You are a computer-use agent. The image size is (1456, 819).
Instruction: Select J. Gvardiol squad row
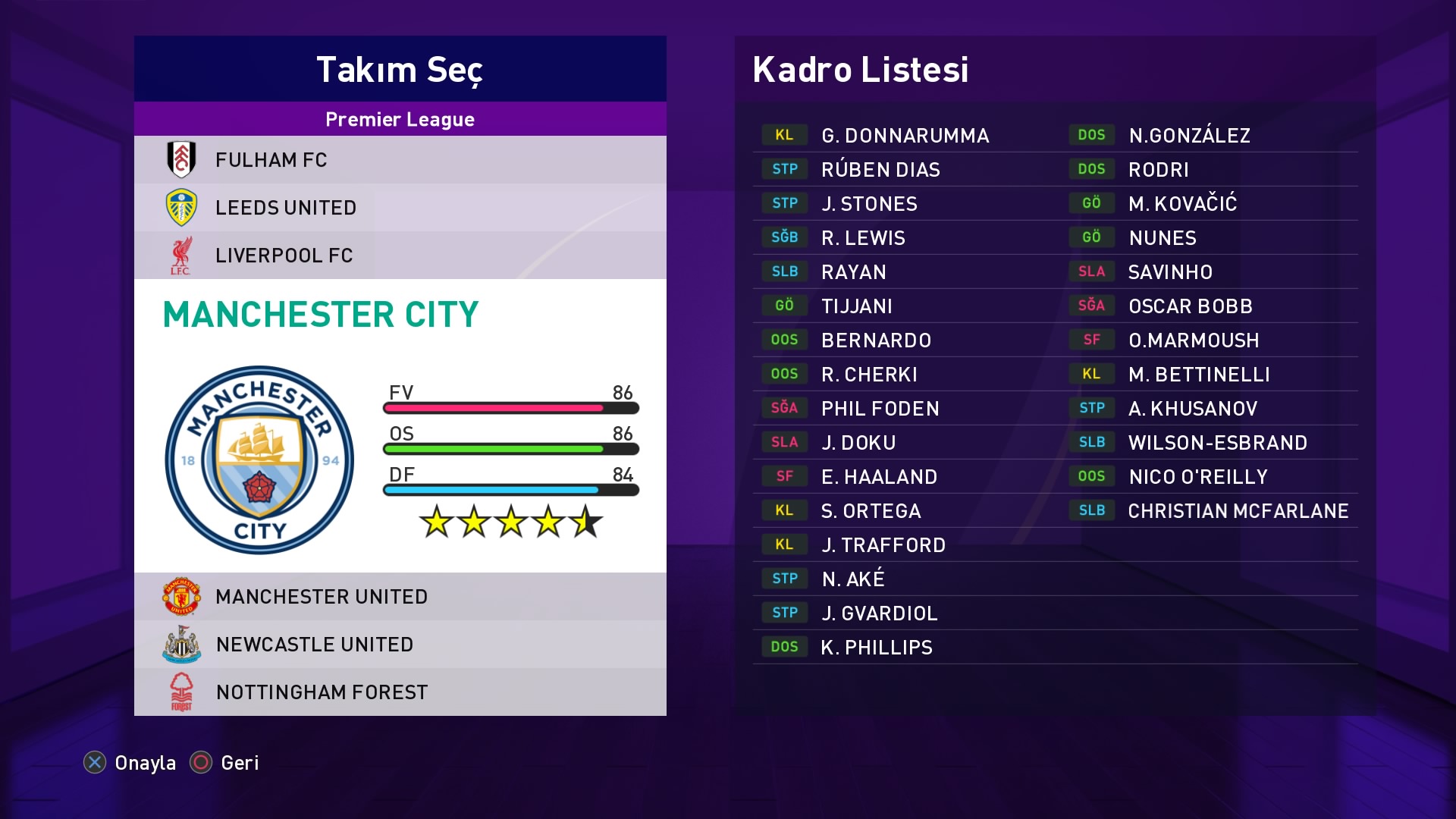pos(879,613)
